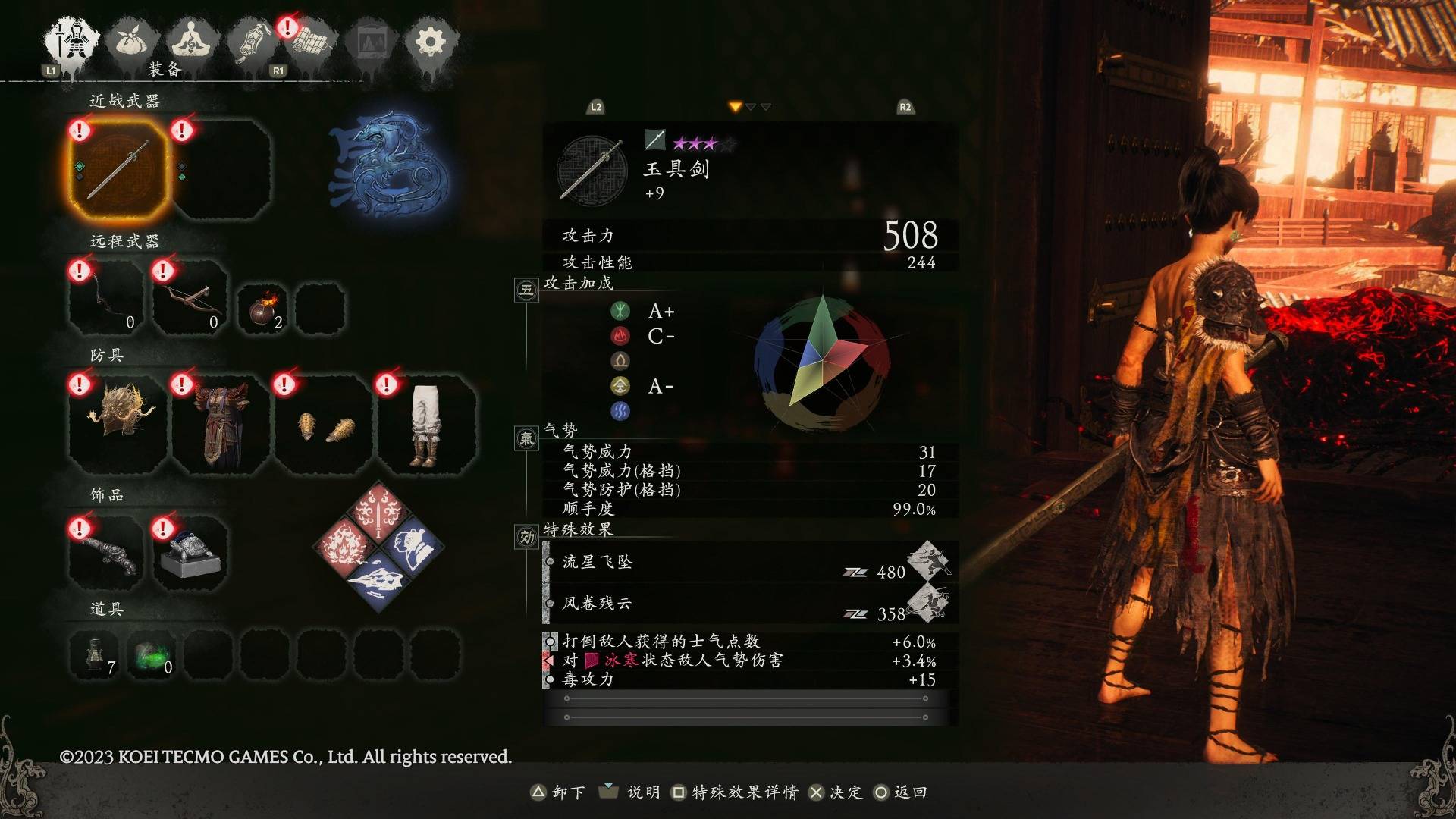
Task: Choose the fire bomb throwable slot
Action: pyautogui.click(x=262, y=309)
